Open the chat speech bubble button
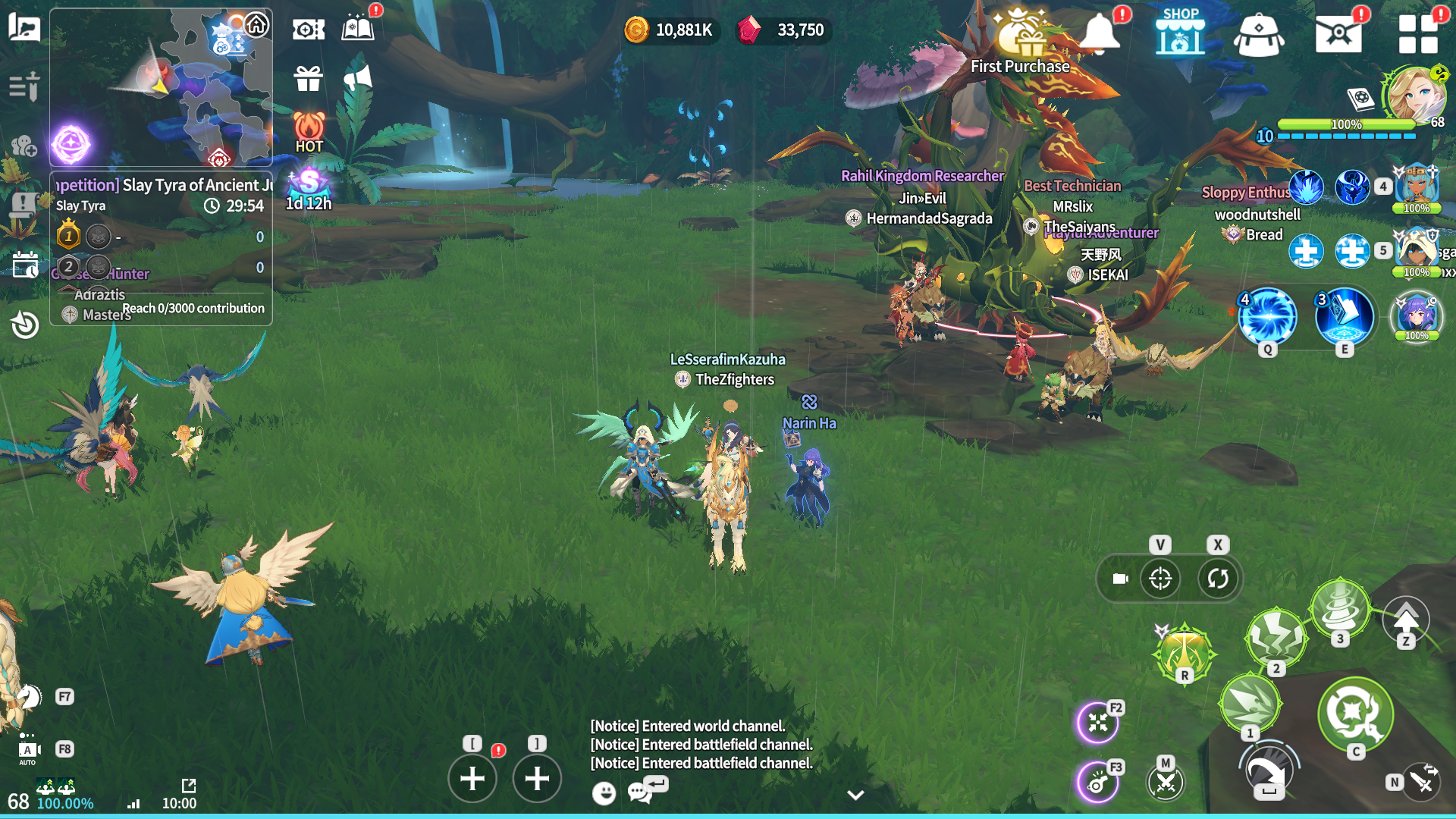Viewport: 1456px width, 819px height. 641,792
